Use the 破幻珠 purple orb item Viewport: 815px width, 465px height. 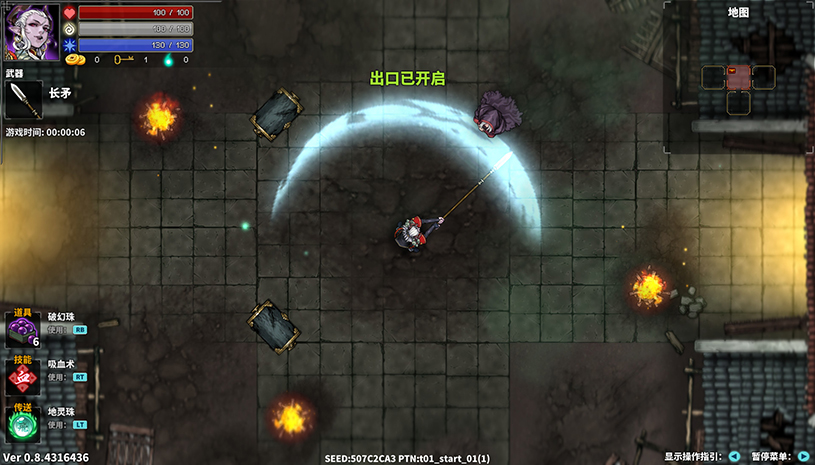click(x=23, y=329)
